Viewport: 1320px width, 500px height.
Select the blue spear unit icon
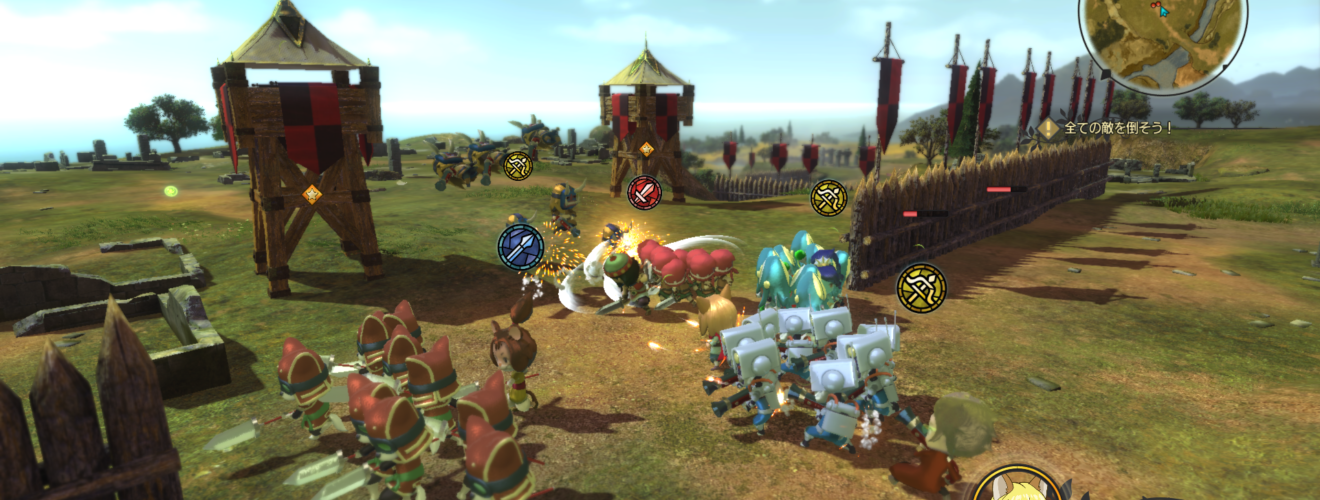pyautogui.click(x=521, y=246)
